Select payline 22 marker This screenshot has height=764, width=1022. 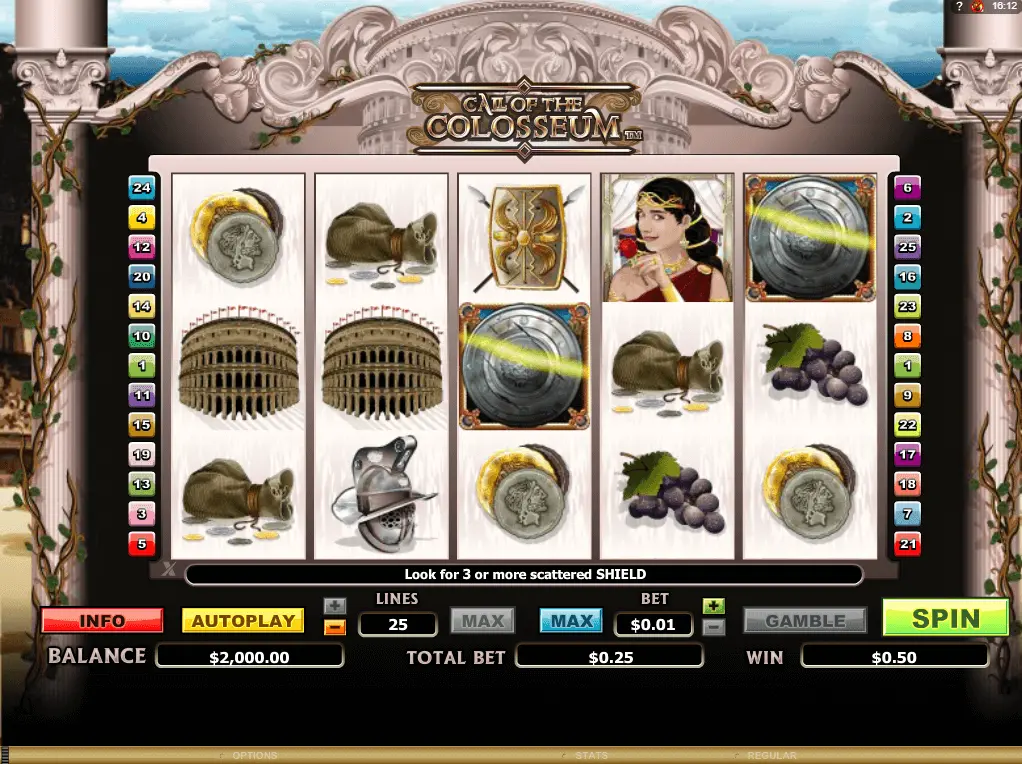tap(907, 425)
